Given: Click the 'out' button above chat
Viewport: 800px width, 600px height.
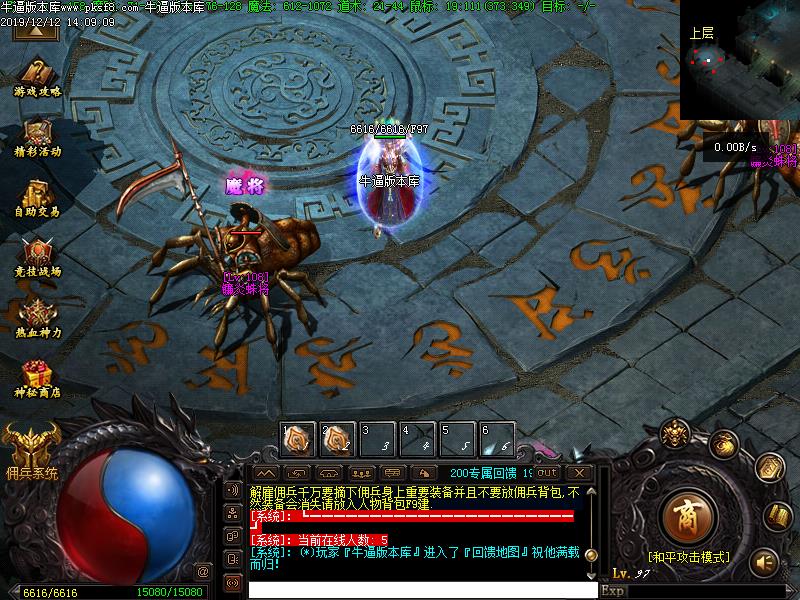Looking at the screenshot, I should click(x=547, y=472).
